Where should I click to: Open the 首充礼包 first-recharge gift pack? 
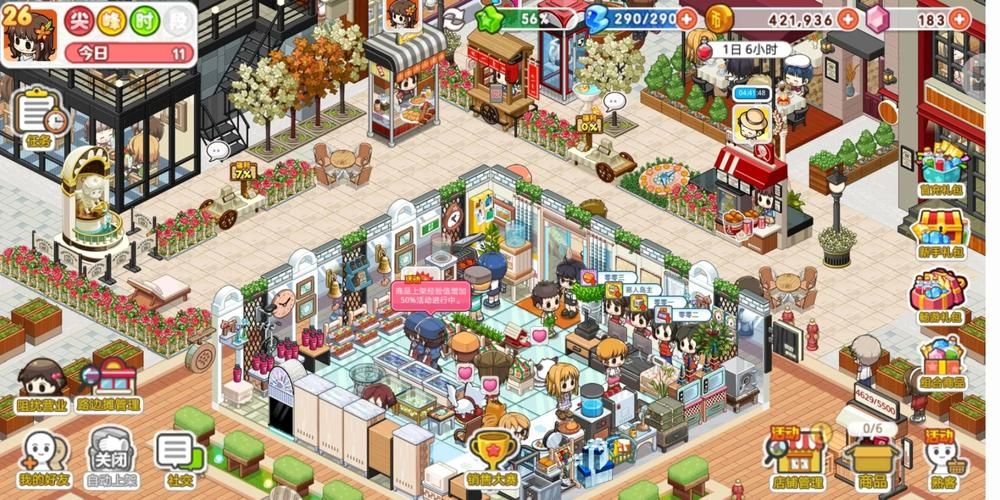[x=939, y=167]
